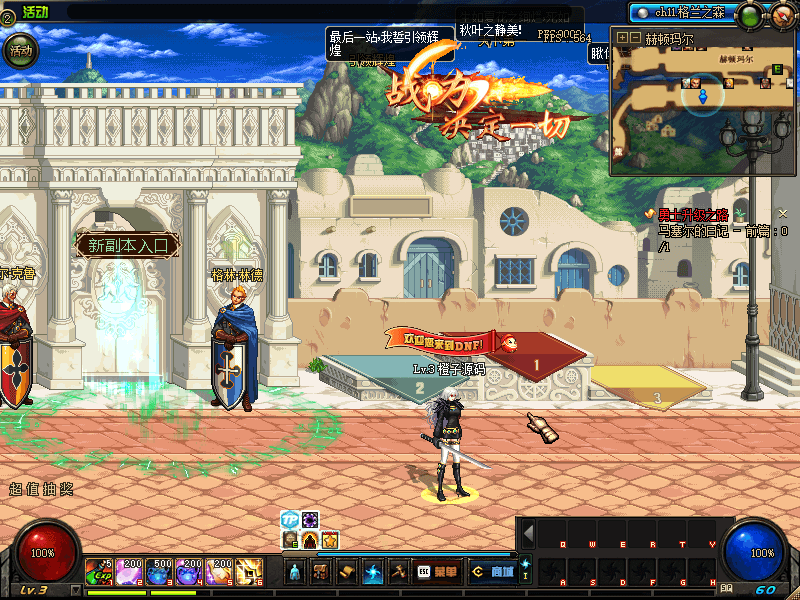The height and width of the screenshot is (600, 800).
Task: Open the blue lightning skill menu icon
Action: (372, 572)
